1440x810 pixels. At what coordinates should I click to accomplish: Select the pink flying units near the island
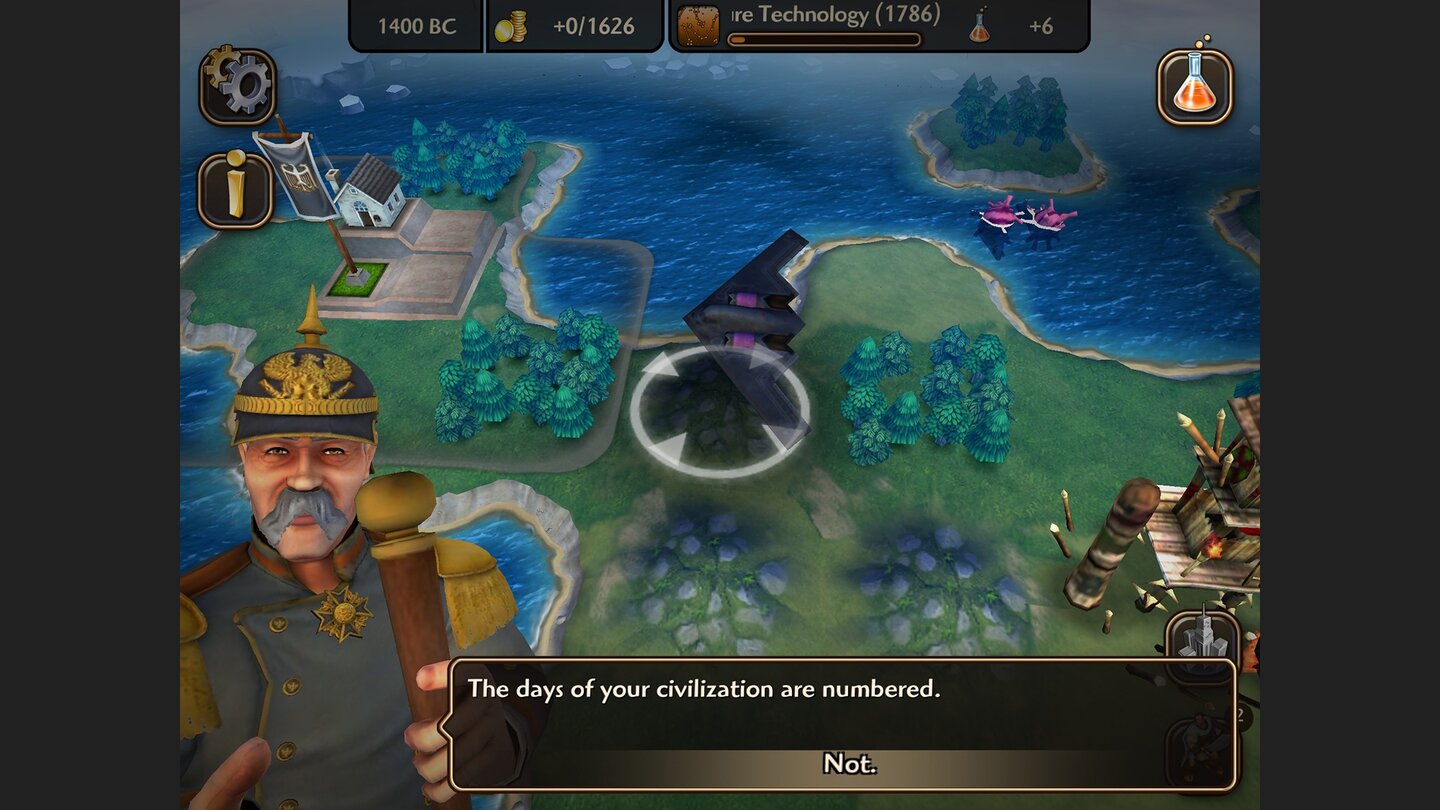coord(1015,215)
